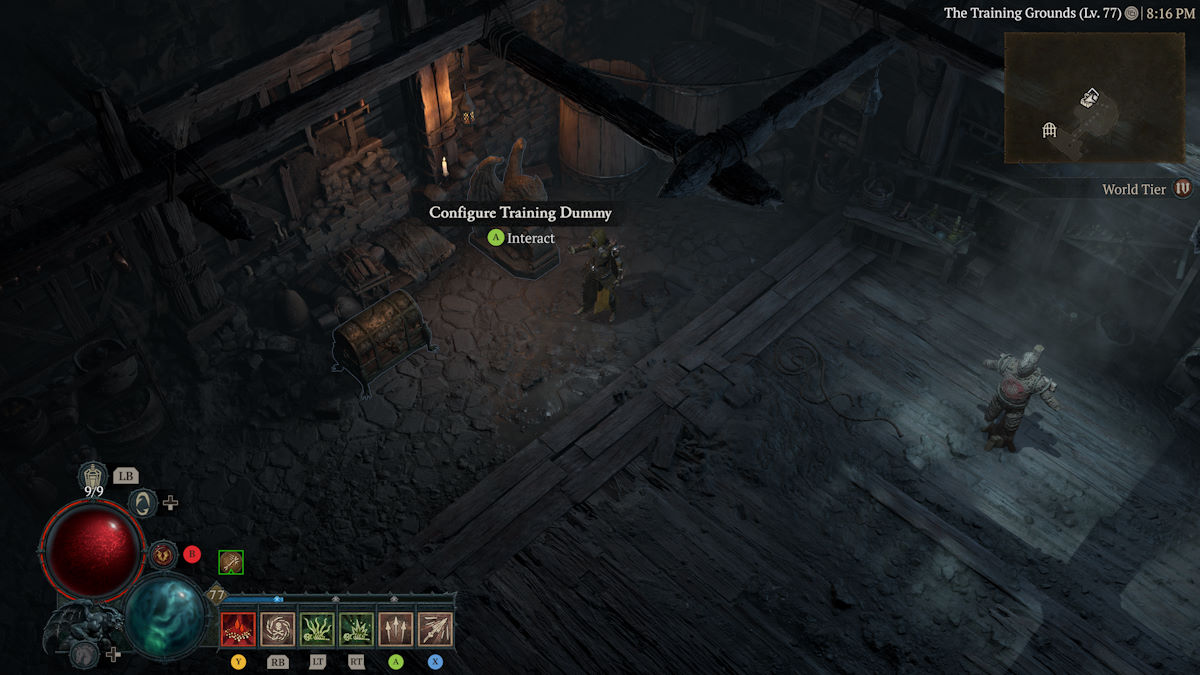Fire the multi-arrow barrage skill
This screenshot has width=1200, height=675.
tap(435, 630)
